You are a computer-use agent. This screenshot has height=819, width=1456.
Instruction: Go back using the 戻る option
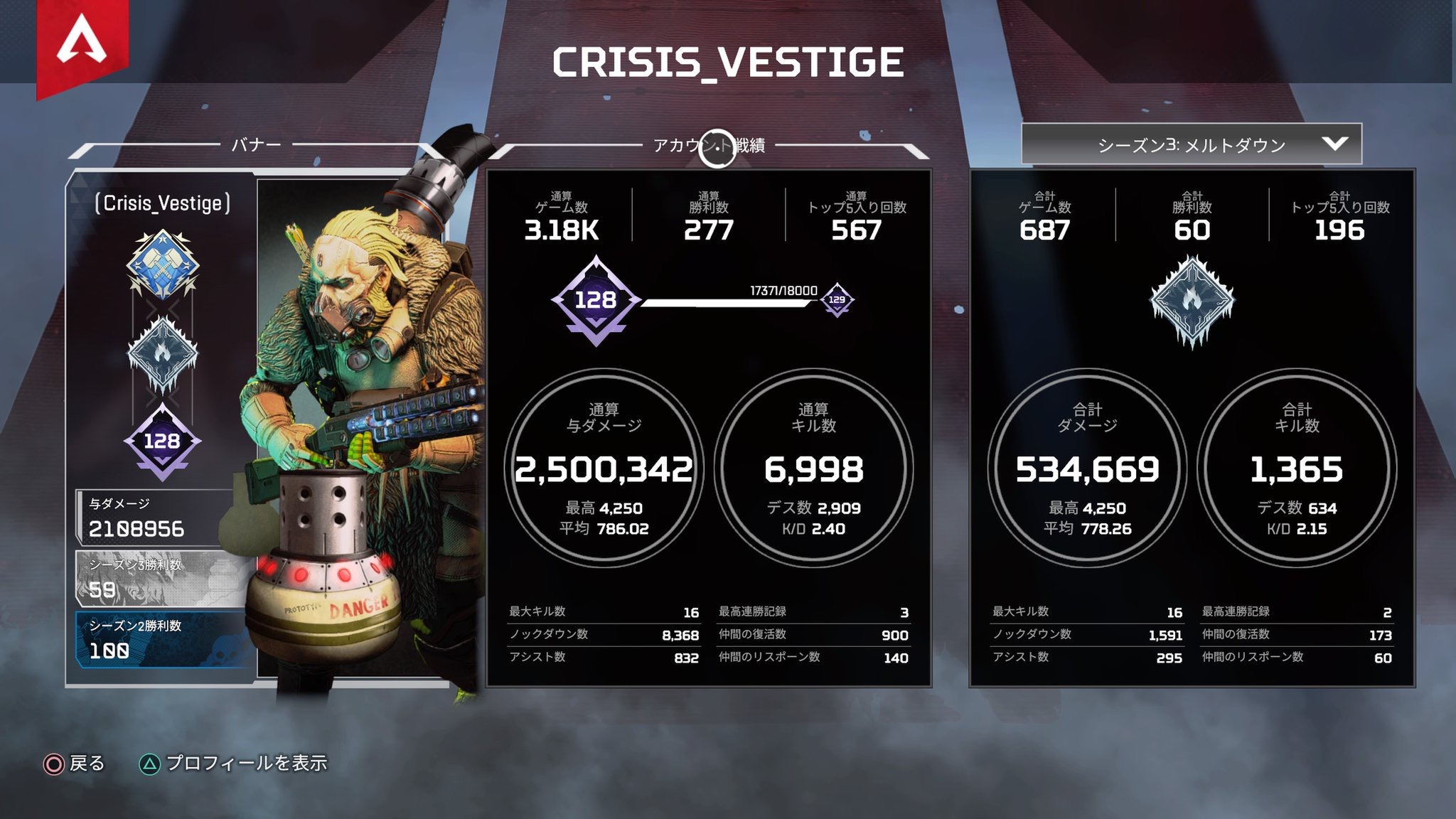tap(75, 764)
